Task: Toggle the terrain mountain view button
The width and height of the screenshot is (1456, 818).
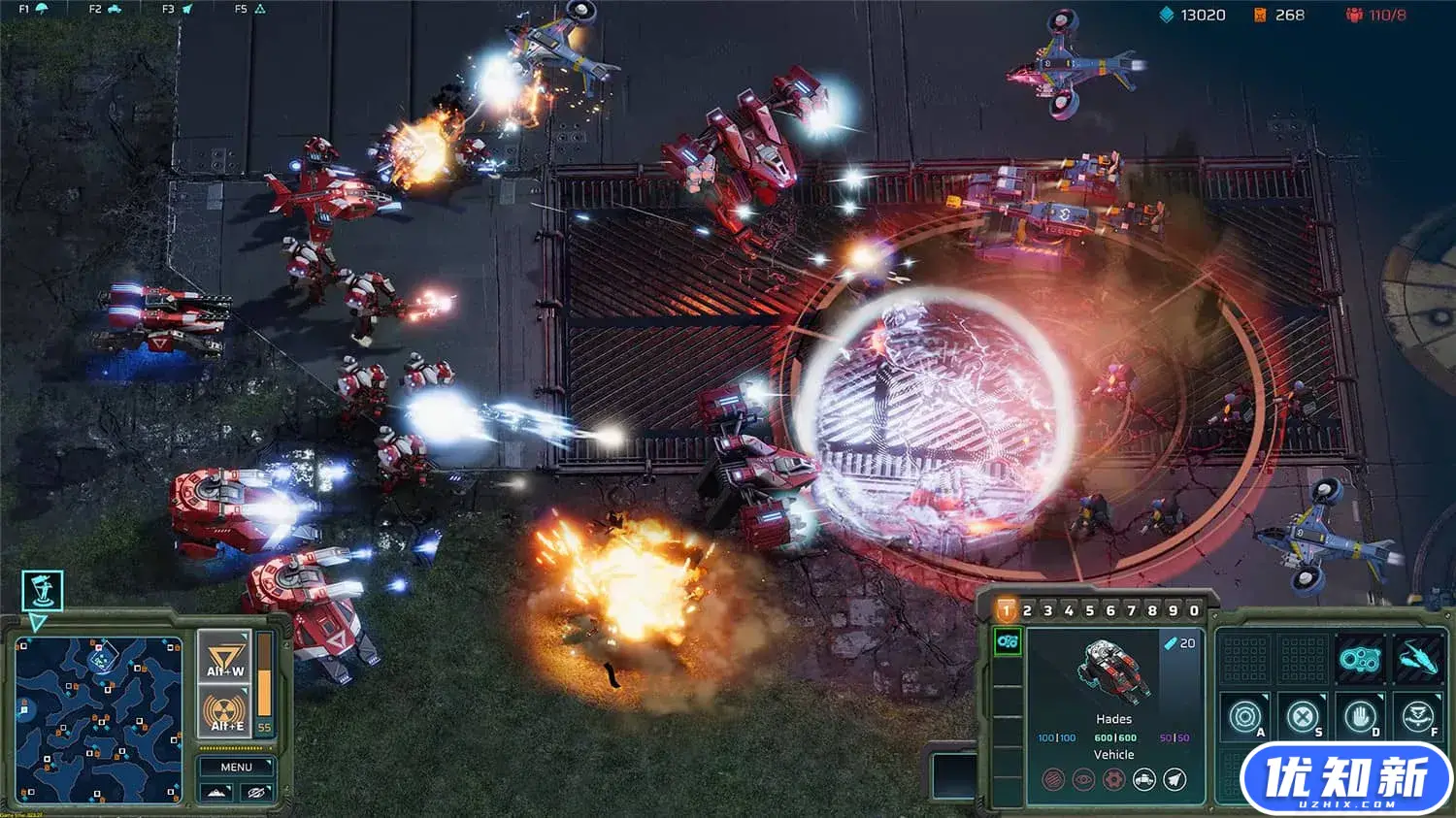Action: pyautogui.click(x=216, y=793)
